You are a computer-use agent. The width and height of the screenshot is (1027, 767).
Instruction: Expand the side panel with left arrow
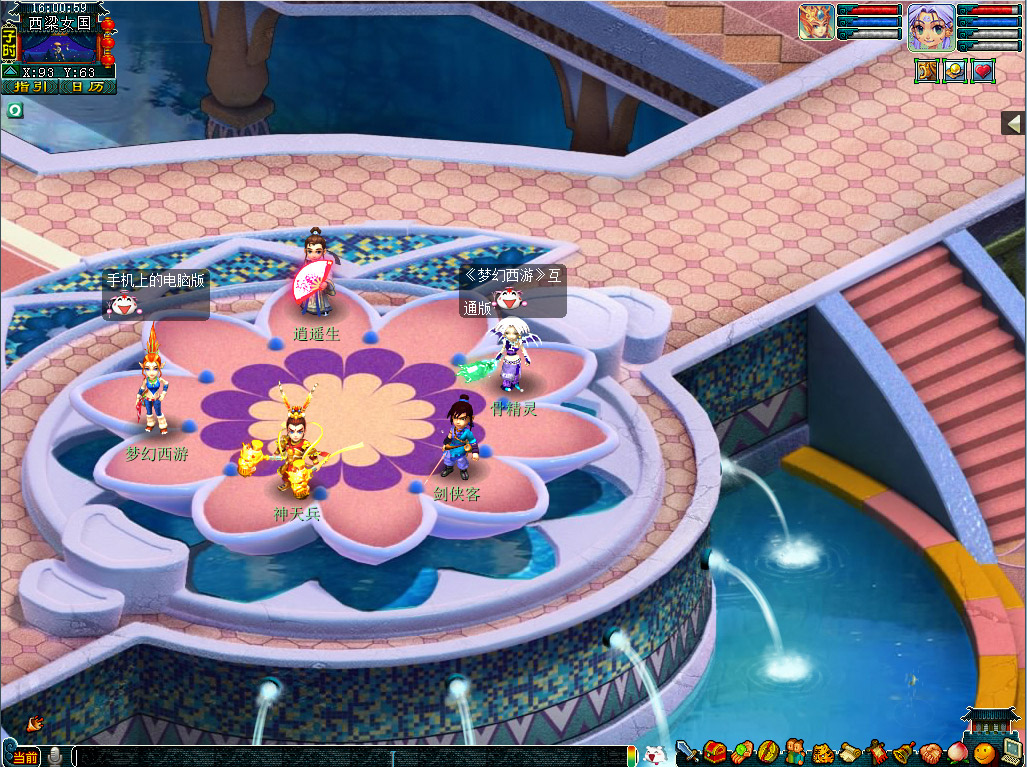click(x=1013, y=123)
